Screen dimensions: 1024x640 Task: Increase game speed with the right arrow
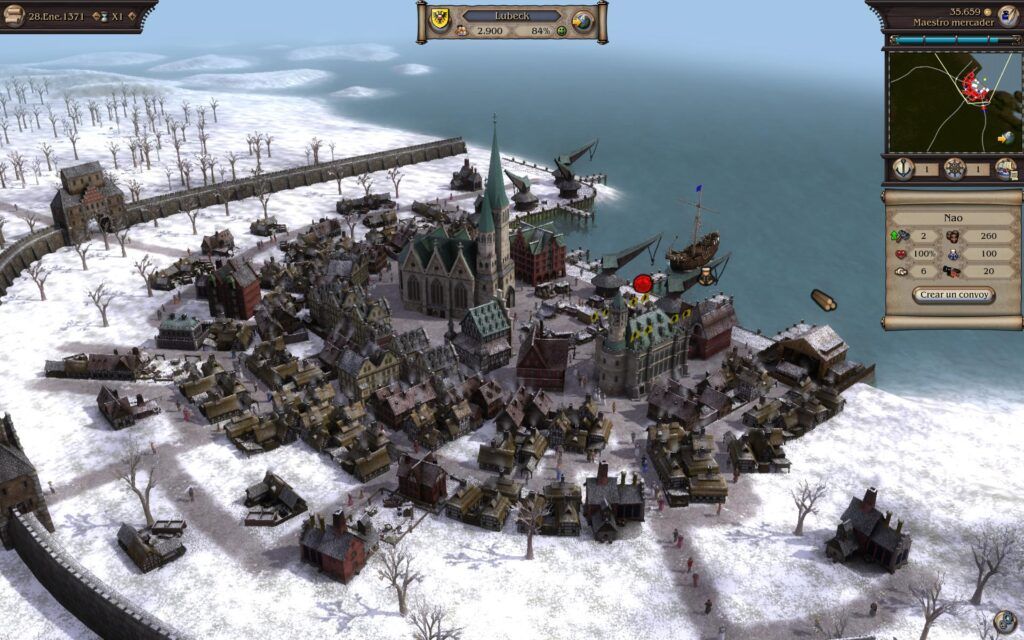point(131,17)
